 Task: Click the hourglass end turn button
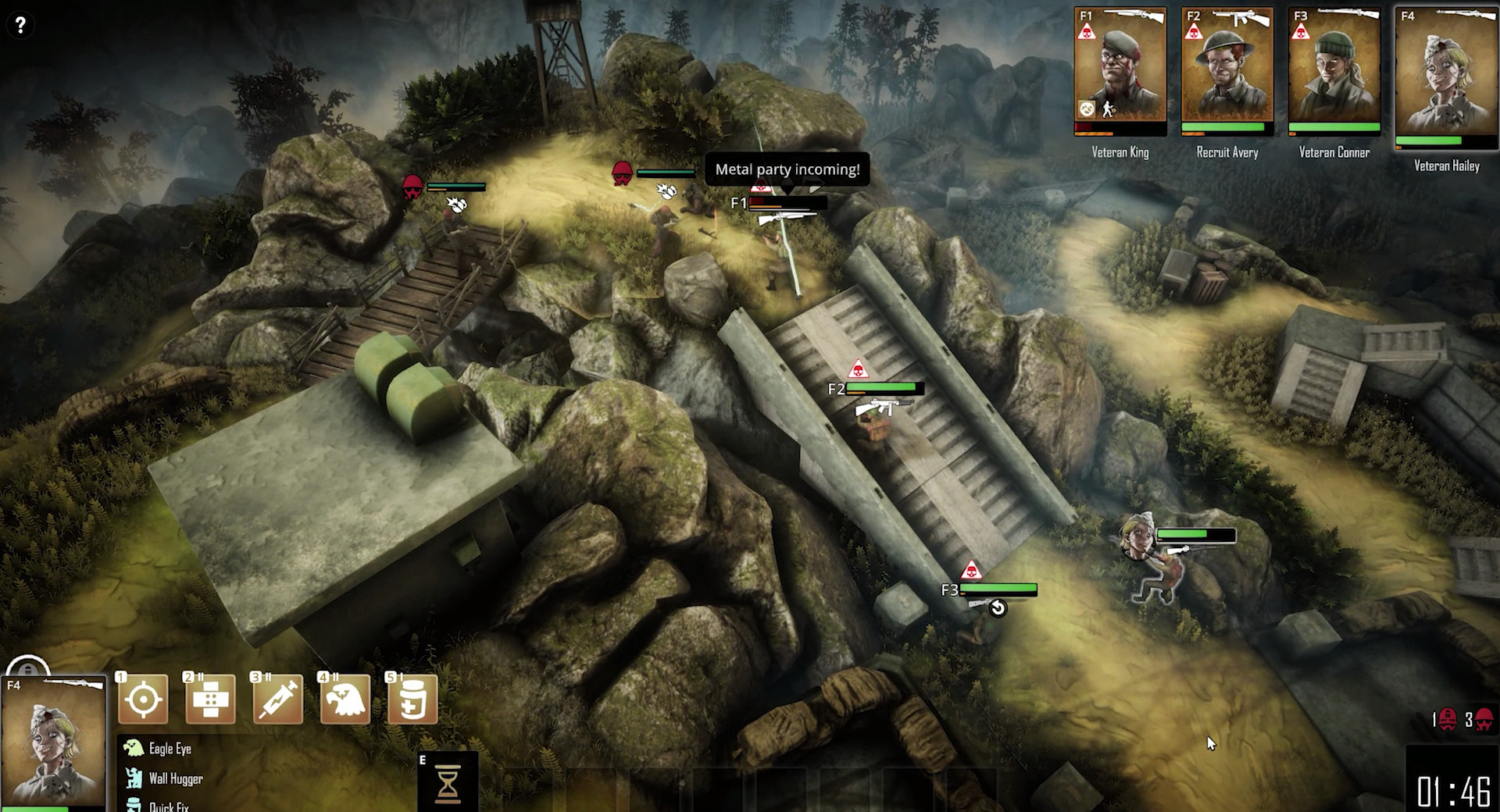point(448,784)
